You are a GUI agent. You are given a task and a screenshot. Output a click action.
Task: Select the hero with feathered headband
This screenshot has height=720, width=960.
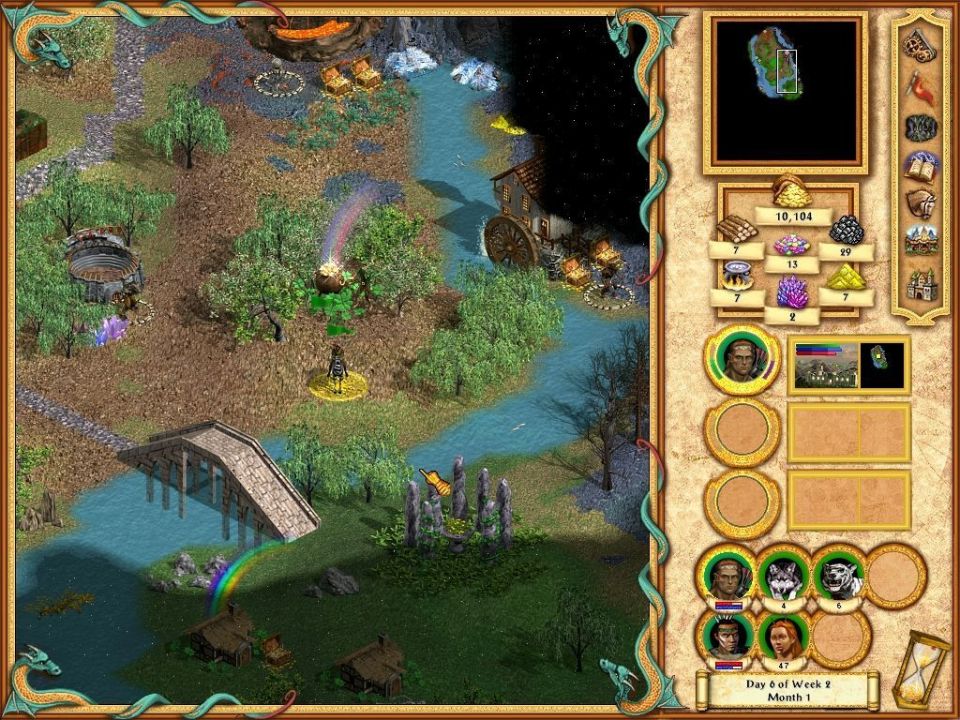(727, 635)
